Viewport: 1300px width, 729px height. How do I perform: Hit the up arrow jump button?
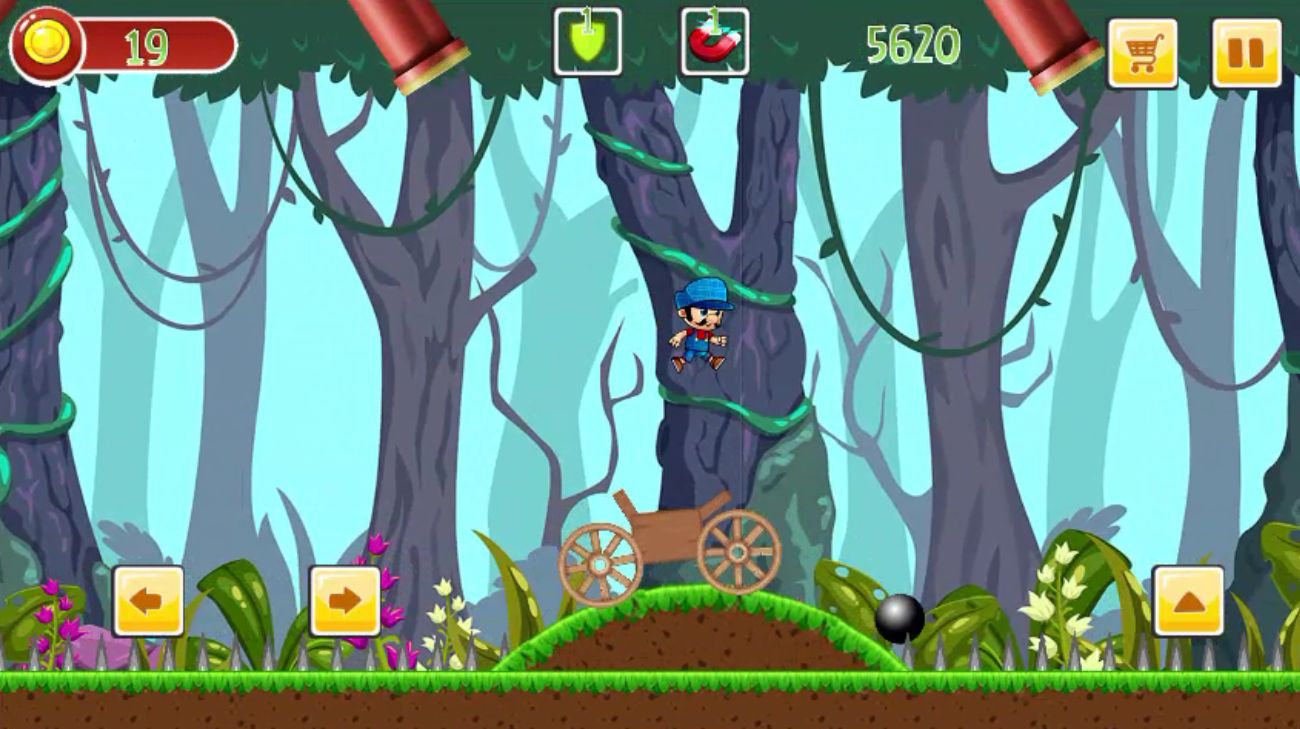tap(1188, 601)
